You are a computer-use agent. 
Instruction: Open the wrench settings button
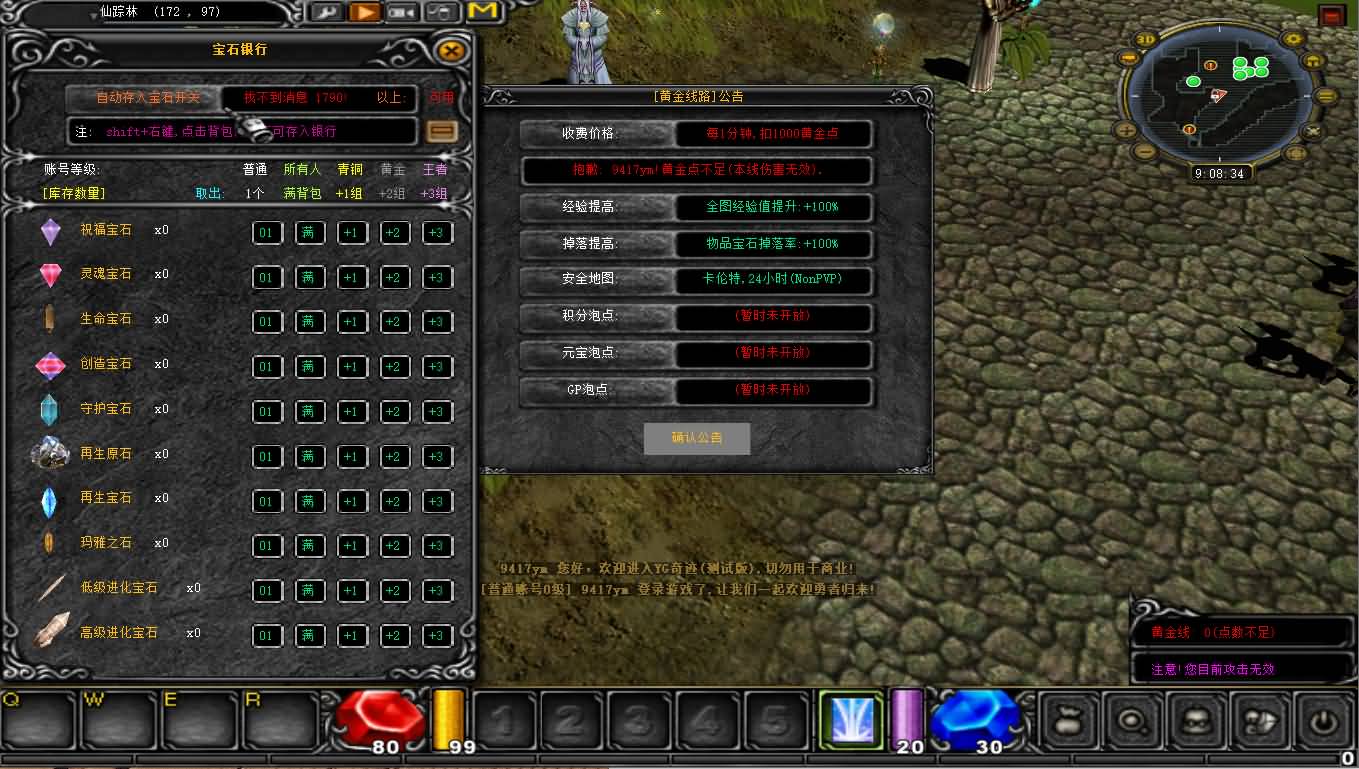click(x=326, y=12)
